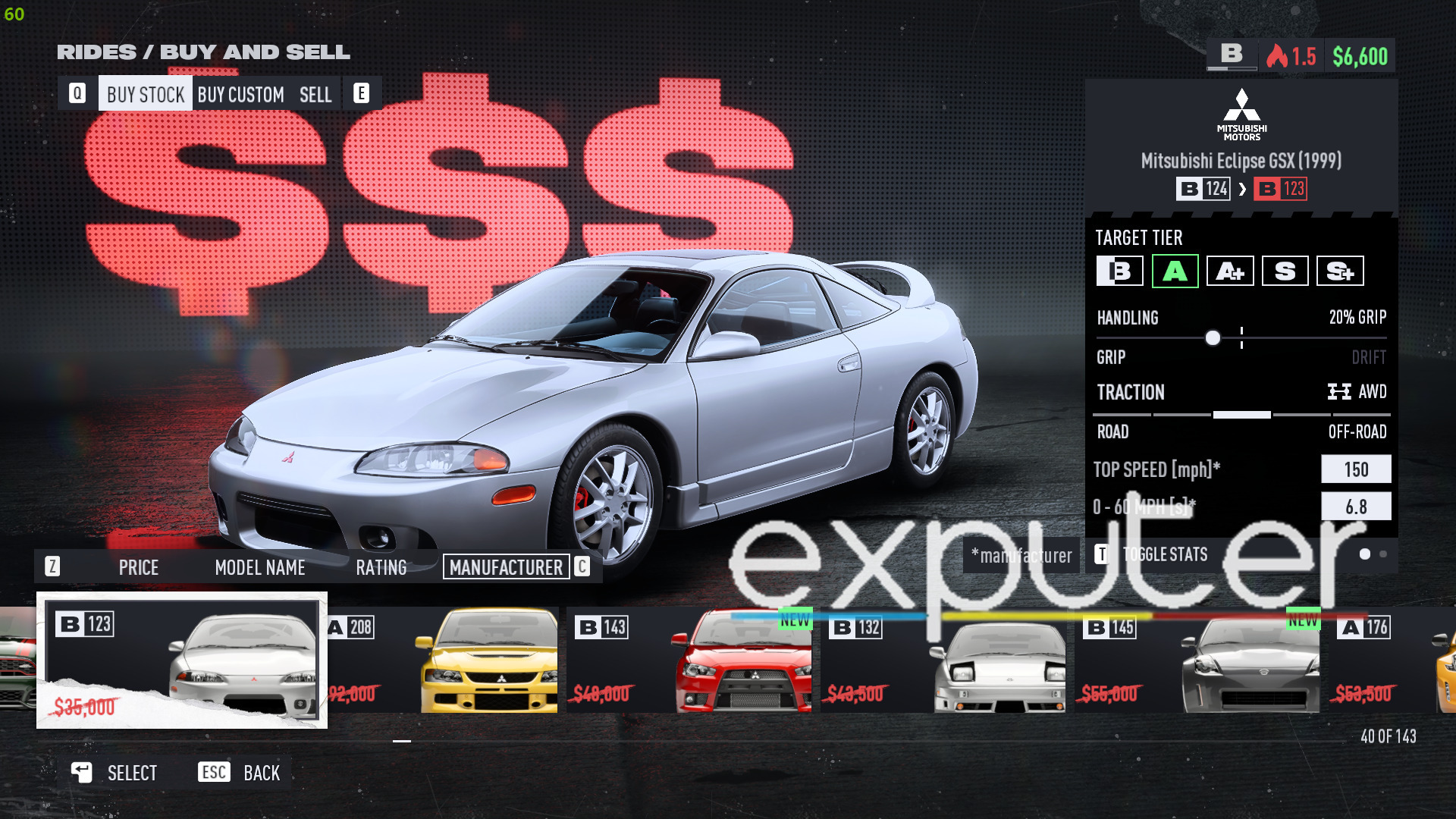Click the flame heat icon showing 1.5
This screenshot has height=819, width=1456.
tap(1279, 55)
